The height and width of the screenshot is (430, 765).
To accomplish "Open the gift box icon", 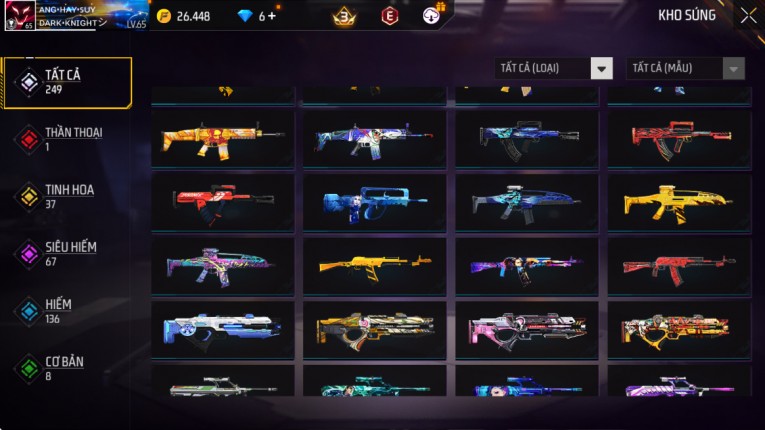I will tap(432, 16).
